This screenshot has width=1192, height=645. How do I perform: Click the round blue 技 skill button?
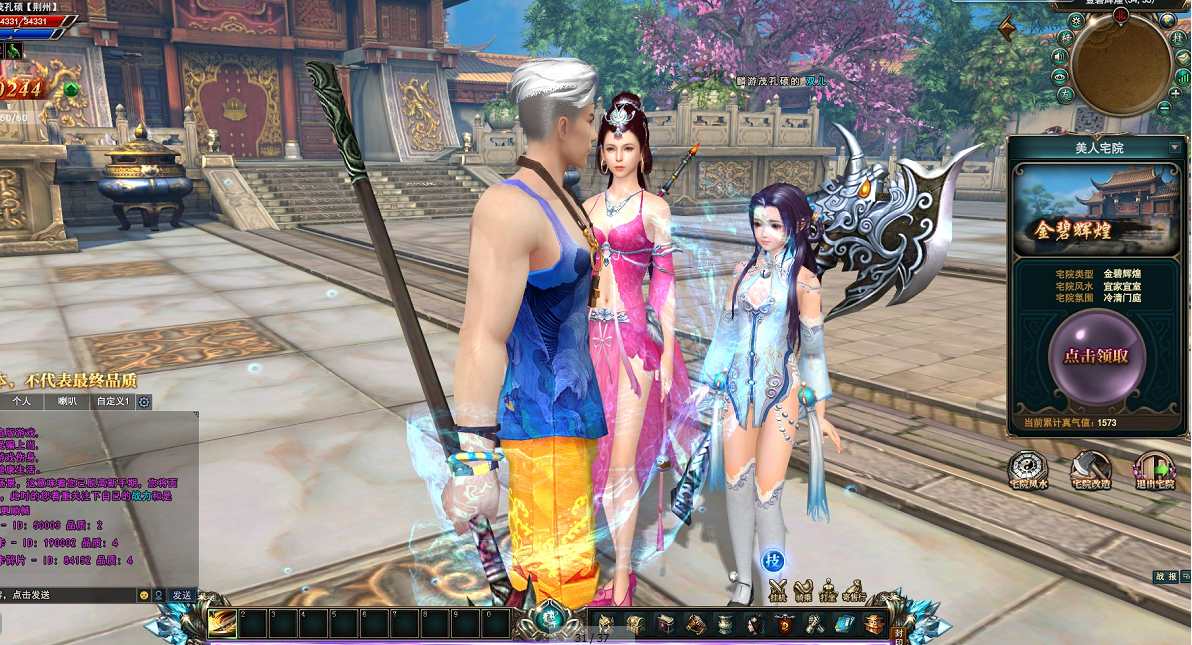coord(772,561)
